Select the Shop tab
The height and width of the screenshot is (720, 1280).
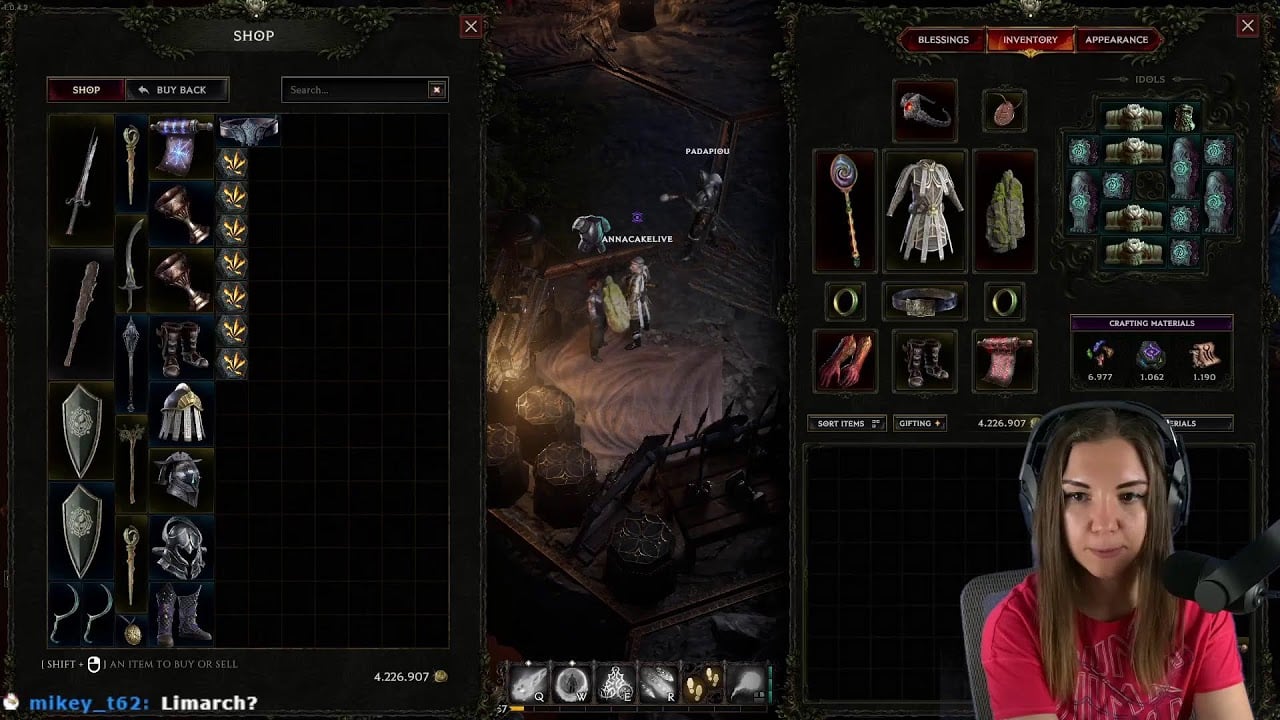click(86, 90)
